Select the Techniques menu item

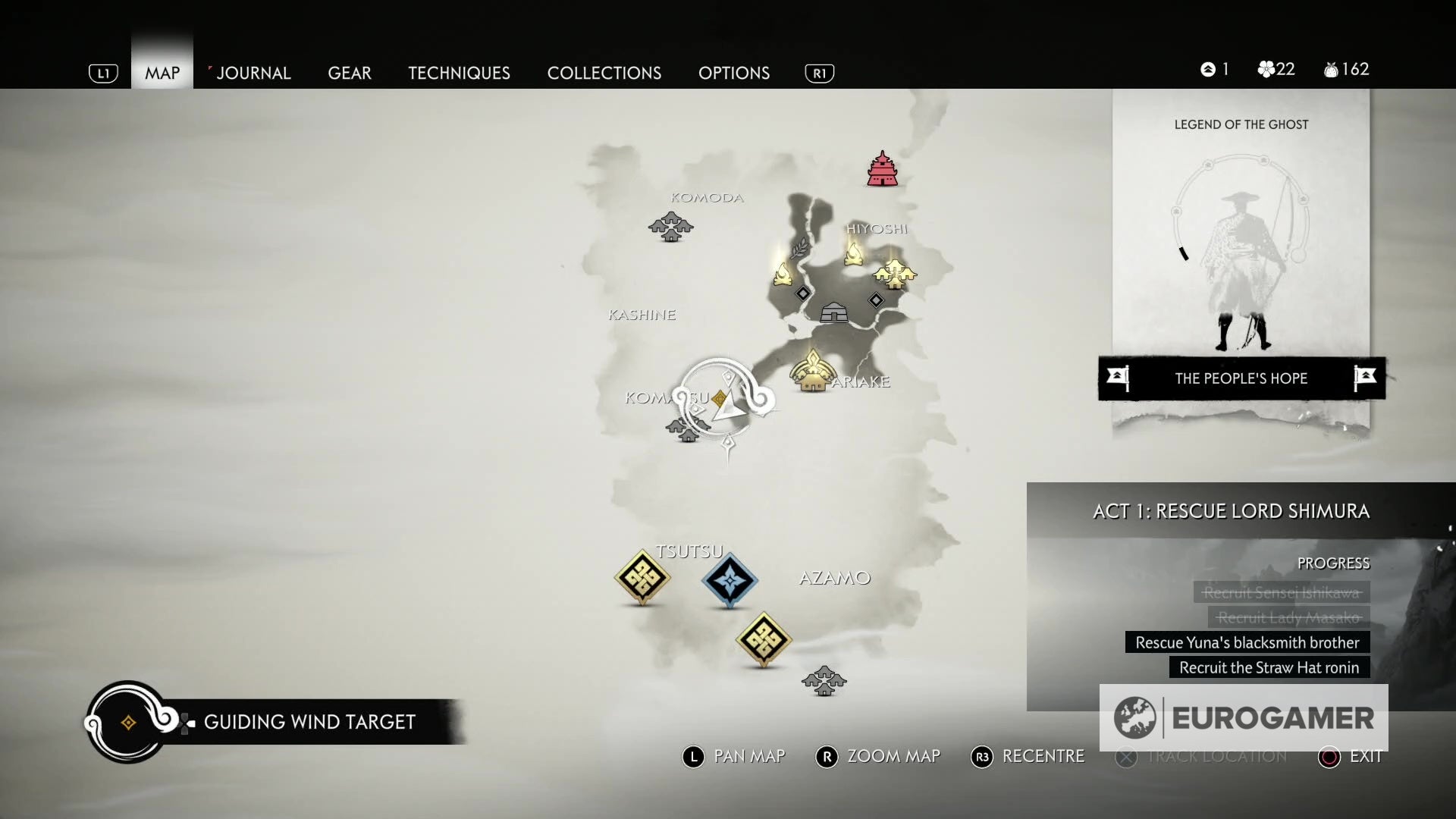[459, 73]
